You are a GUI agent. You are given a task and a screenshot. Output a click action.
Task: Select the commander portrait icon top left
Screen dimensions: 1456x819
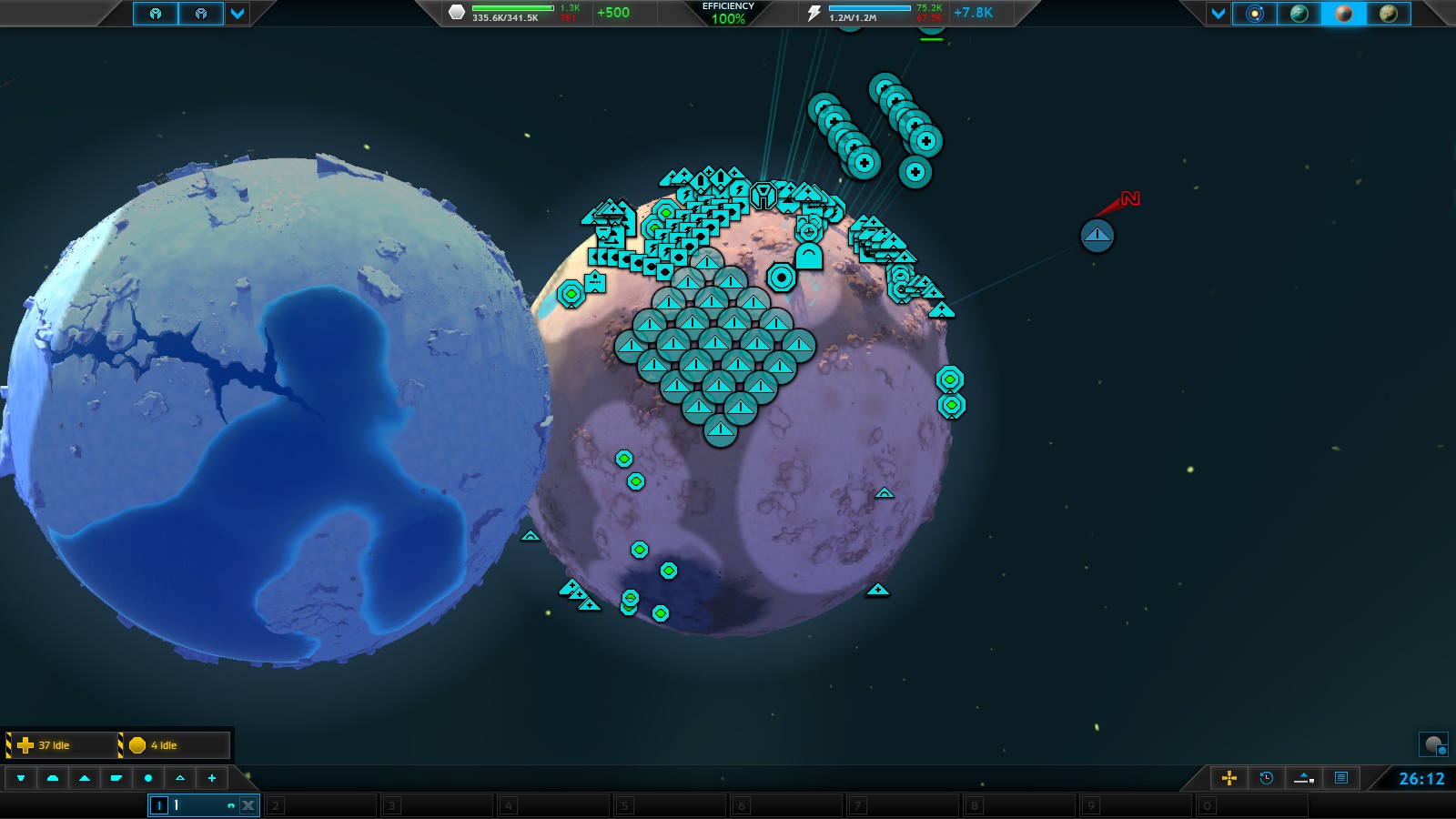[x=157, y=13]
